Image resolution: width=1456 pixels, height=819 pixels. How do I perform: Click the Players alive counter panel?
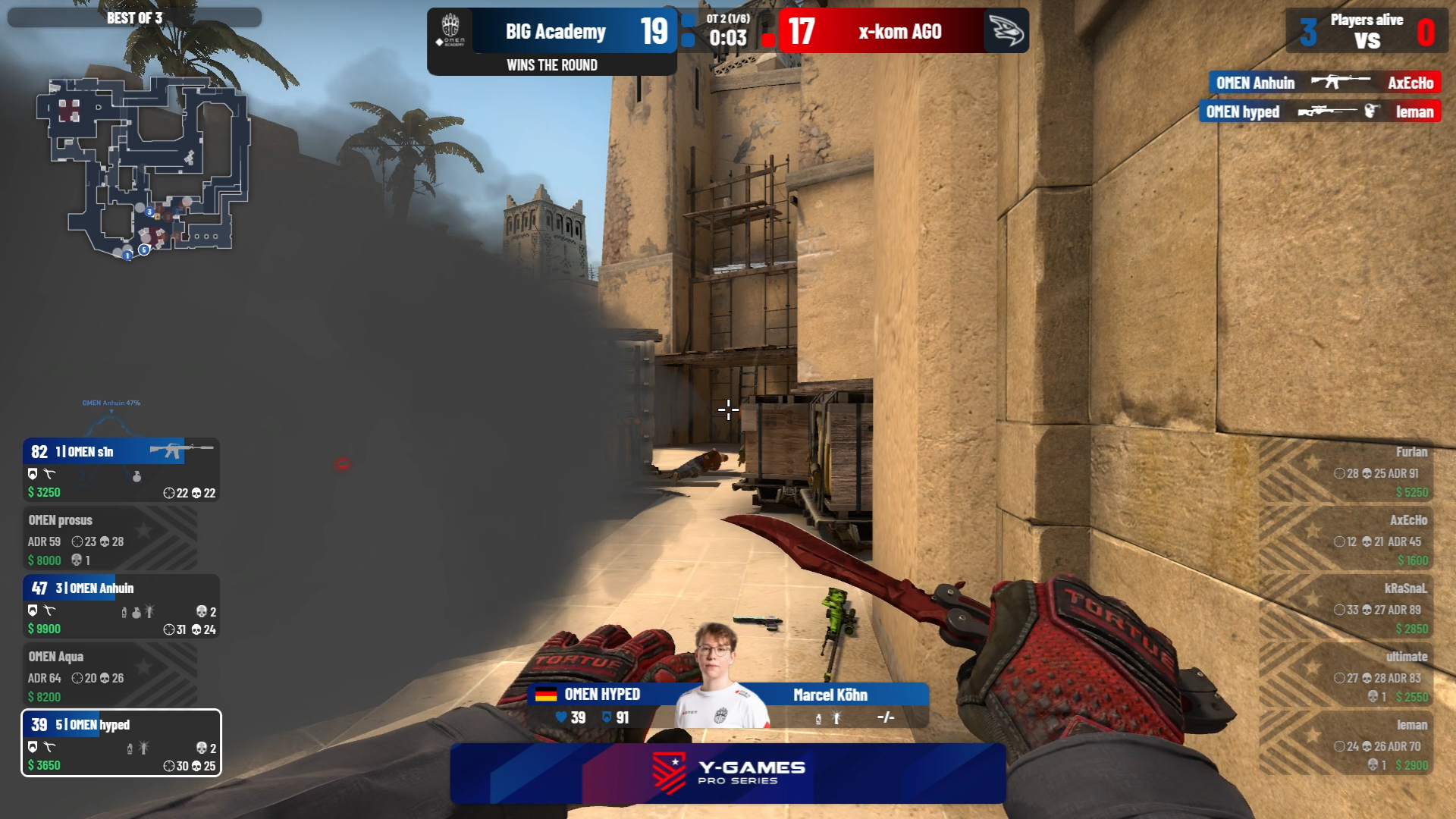point(1367,31)
